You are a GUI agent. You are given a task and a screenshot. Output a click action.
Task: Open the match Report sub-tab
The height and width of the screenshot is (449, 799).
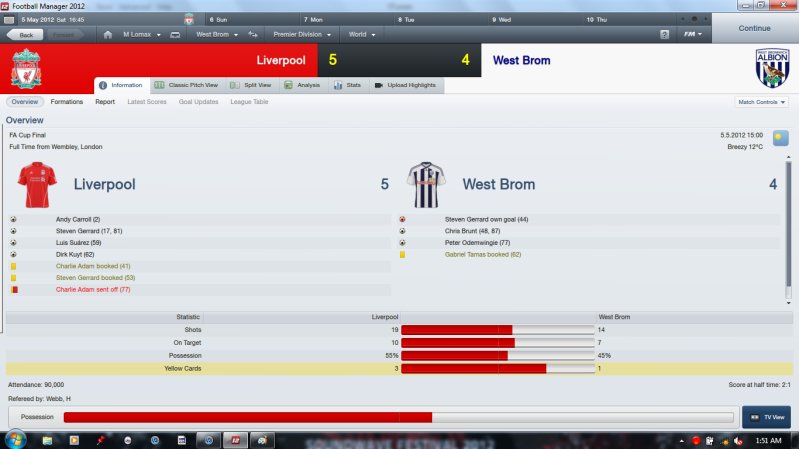click(105, 102)
